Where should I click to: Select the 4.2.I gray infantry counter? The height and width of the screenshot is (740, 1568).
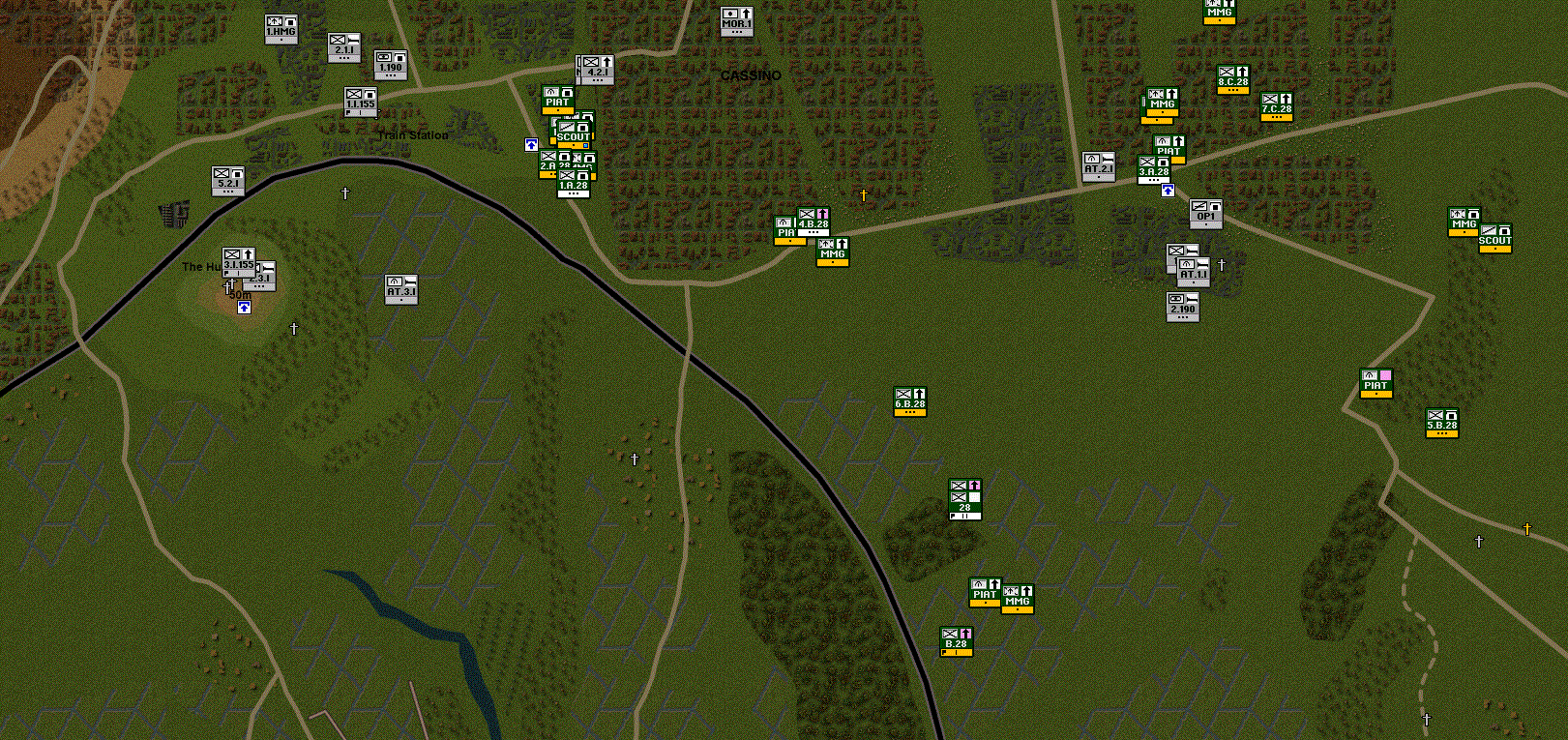pyautogui.click(x=596, y=71)
